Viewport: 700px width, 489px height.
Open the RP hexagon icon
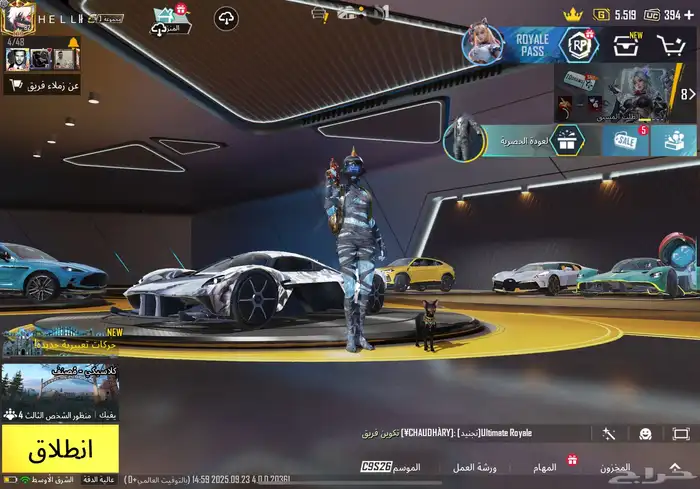click(x=578, y=45)
